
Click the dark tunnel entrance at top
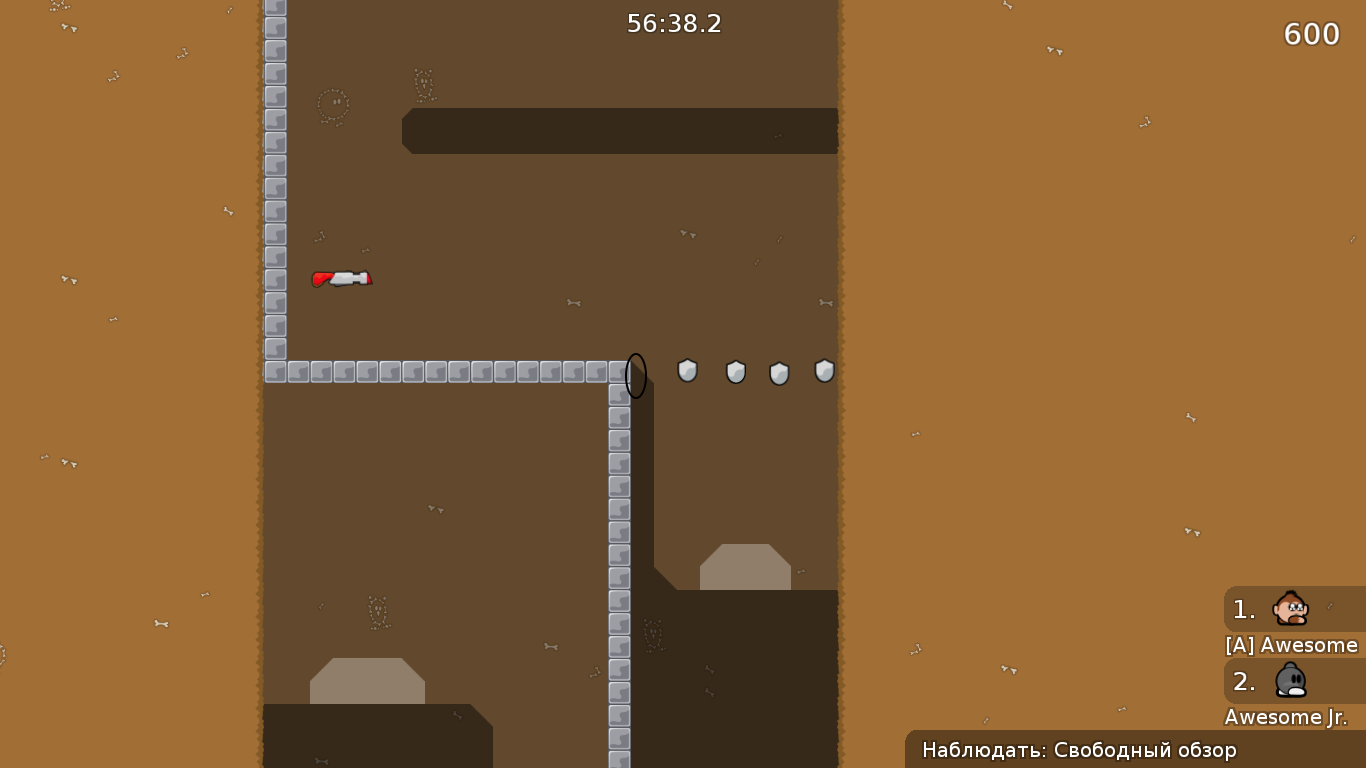pos(620,130)
